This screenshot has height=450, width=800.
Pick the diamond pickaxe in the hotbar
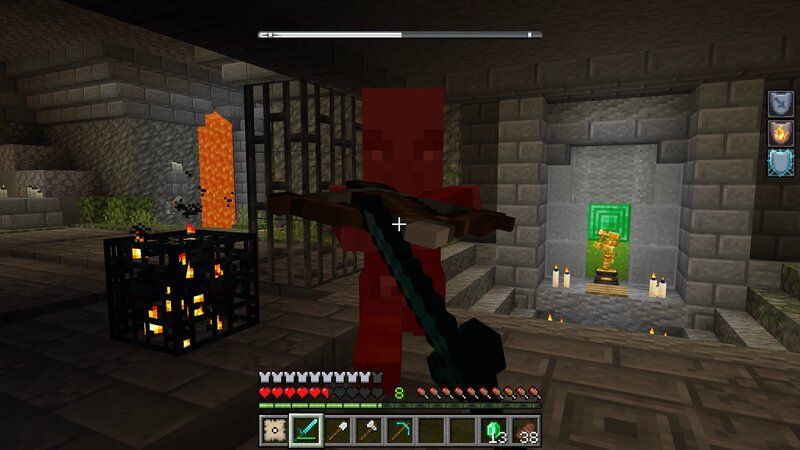pyautogui.click(x=400, y=431)
